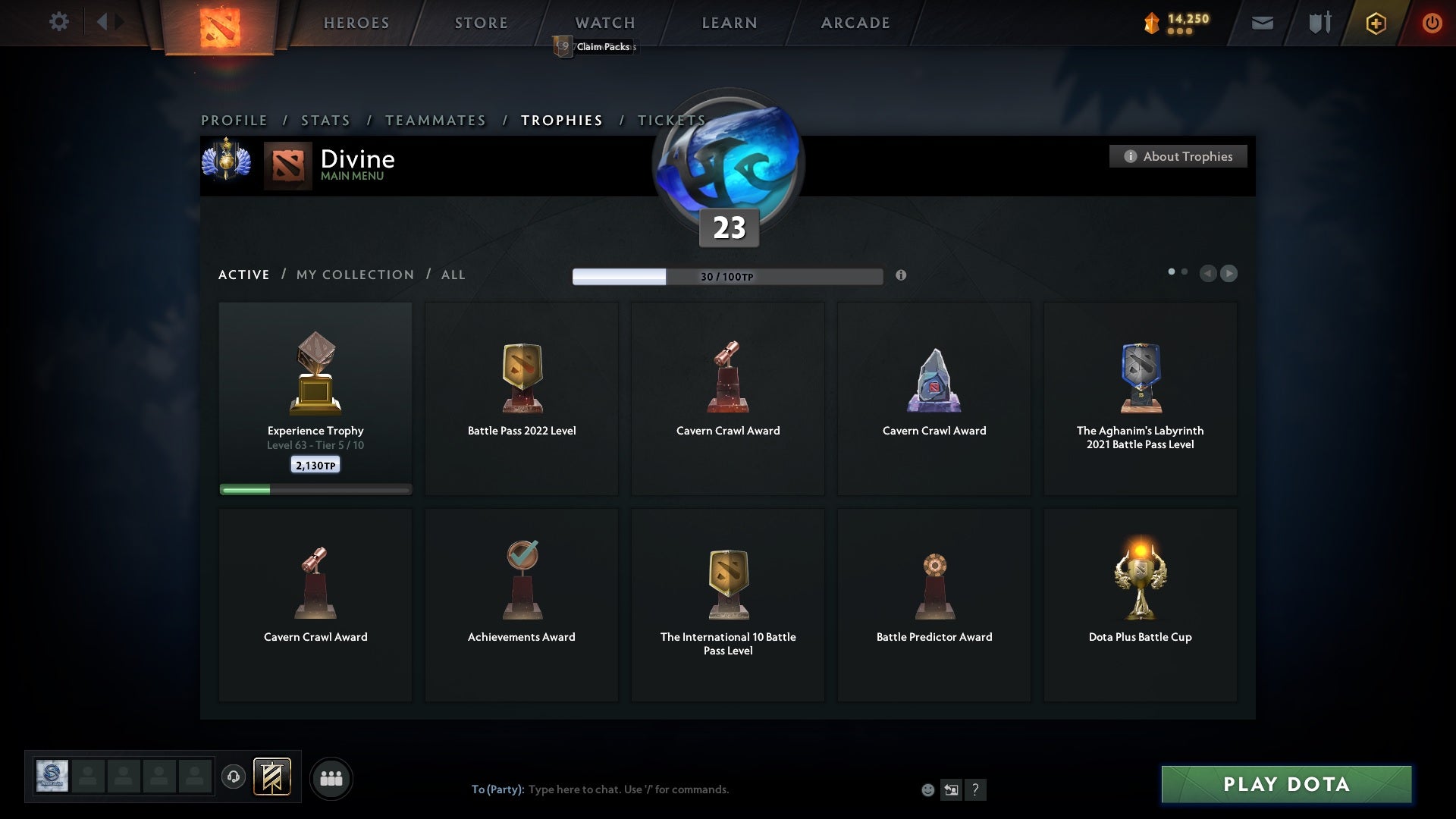Open the settings gear icon
Image resolution: width=1456 pixels, height=819 pixels.
coord(59,22)
